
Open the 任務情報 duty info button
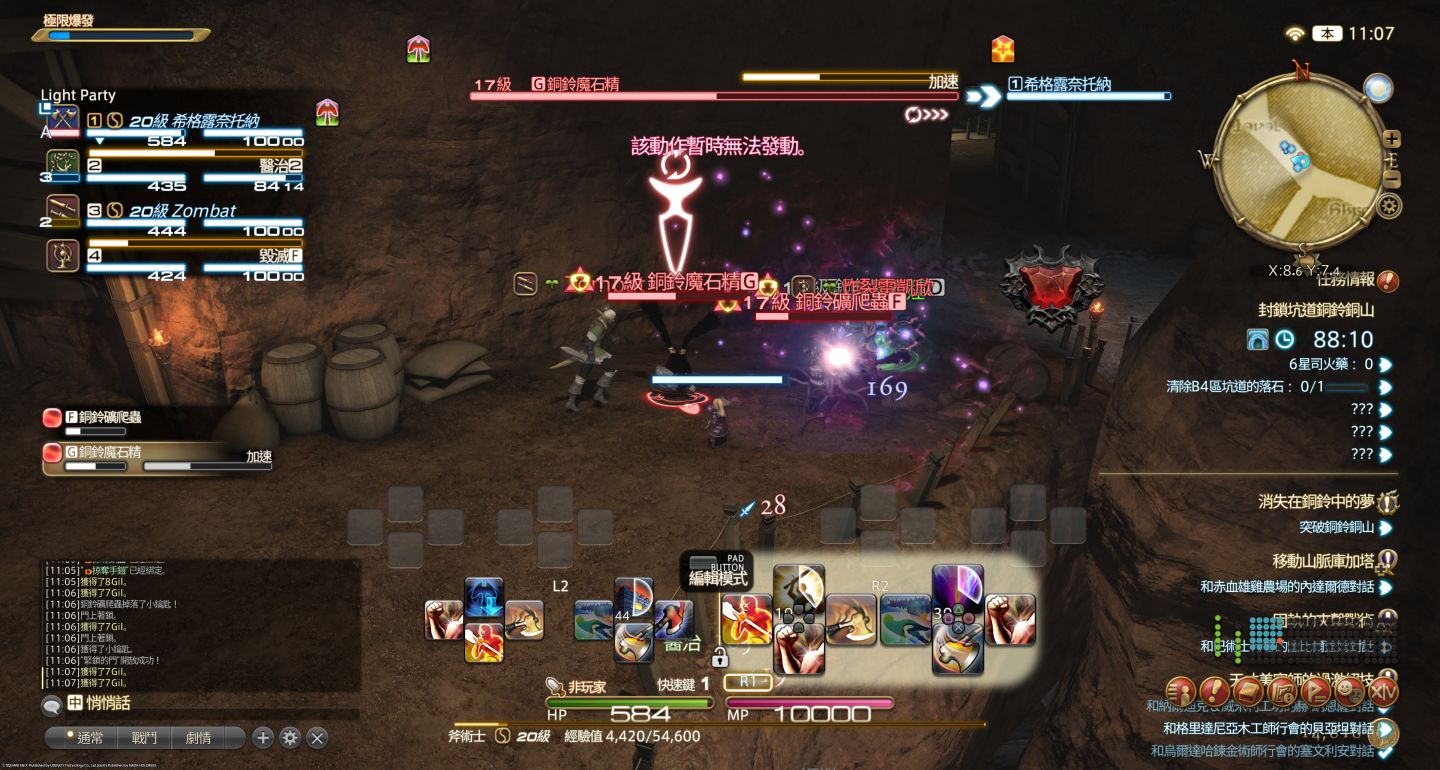(1387, 281)
